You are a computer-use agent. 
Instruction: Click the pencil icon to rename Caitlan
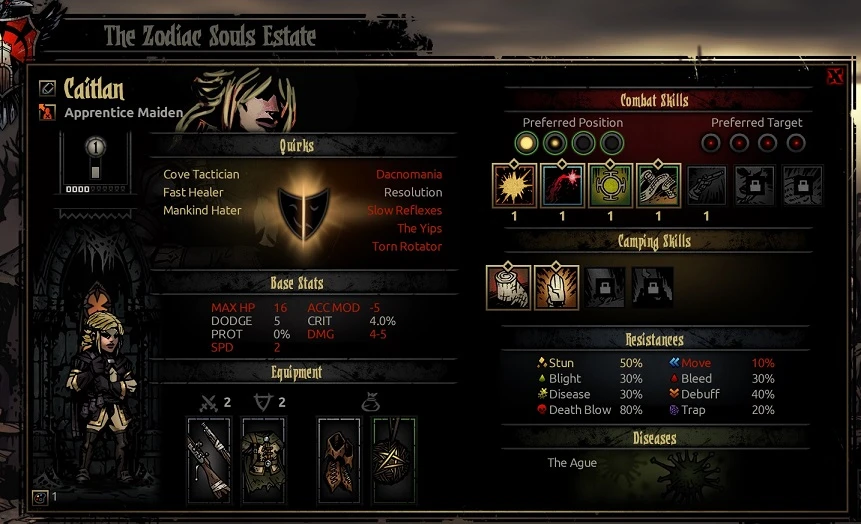(47, 89)
